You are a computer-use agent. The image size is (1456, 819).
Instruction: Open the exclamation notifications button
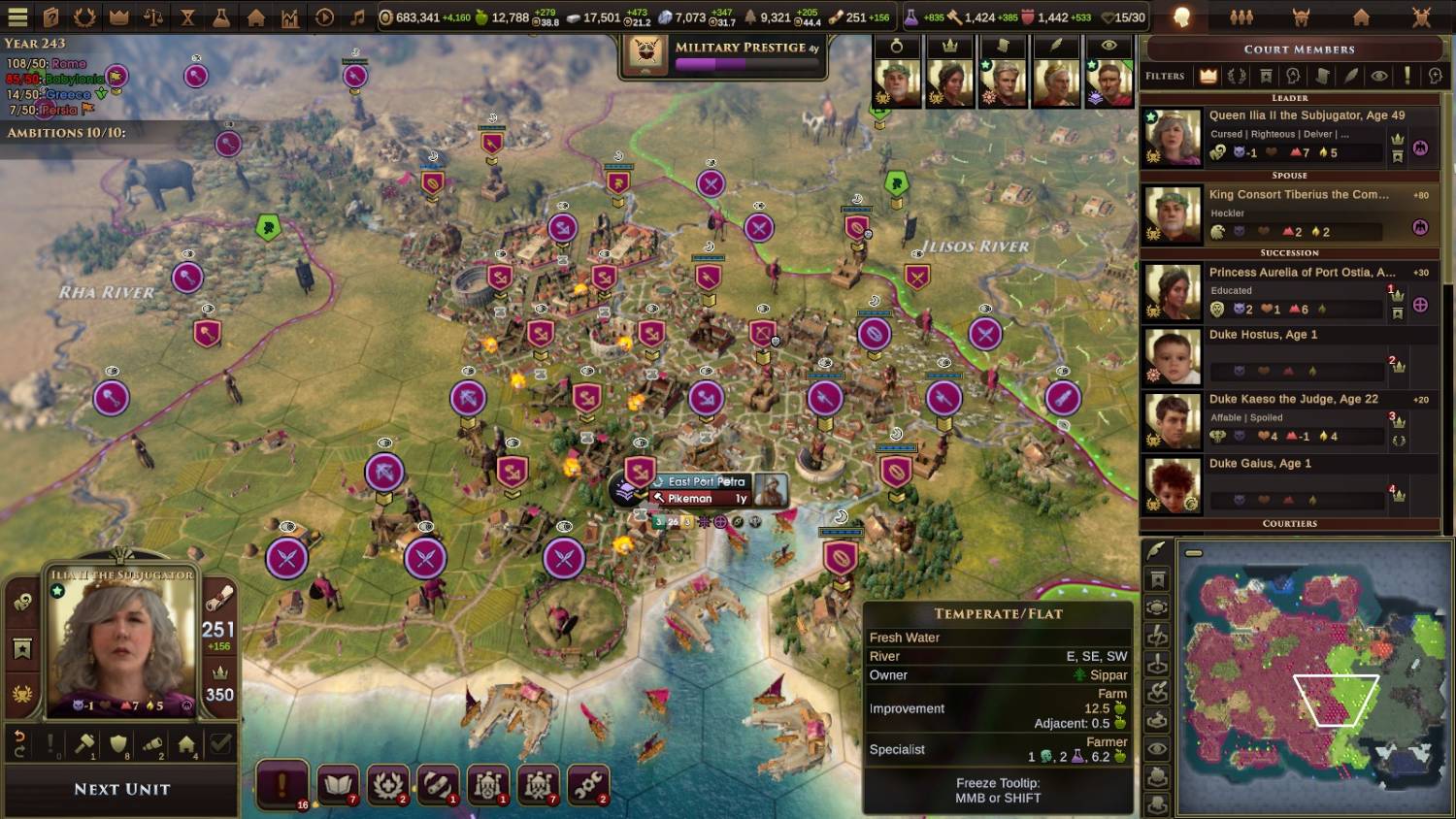tap(282, 784)
